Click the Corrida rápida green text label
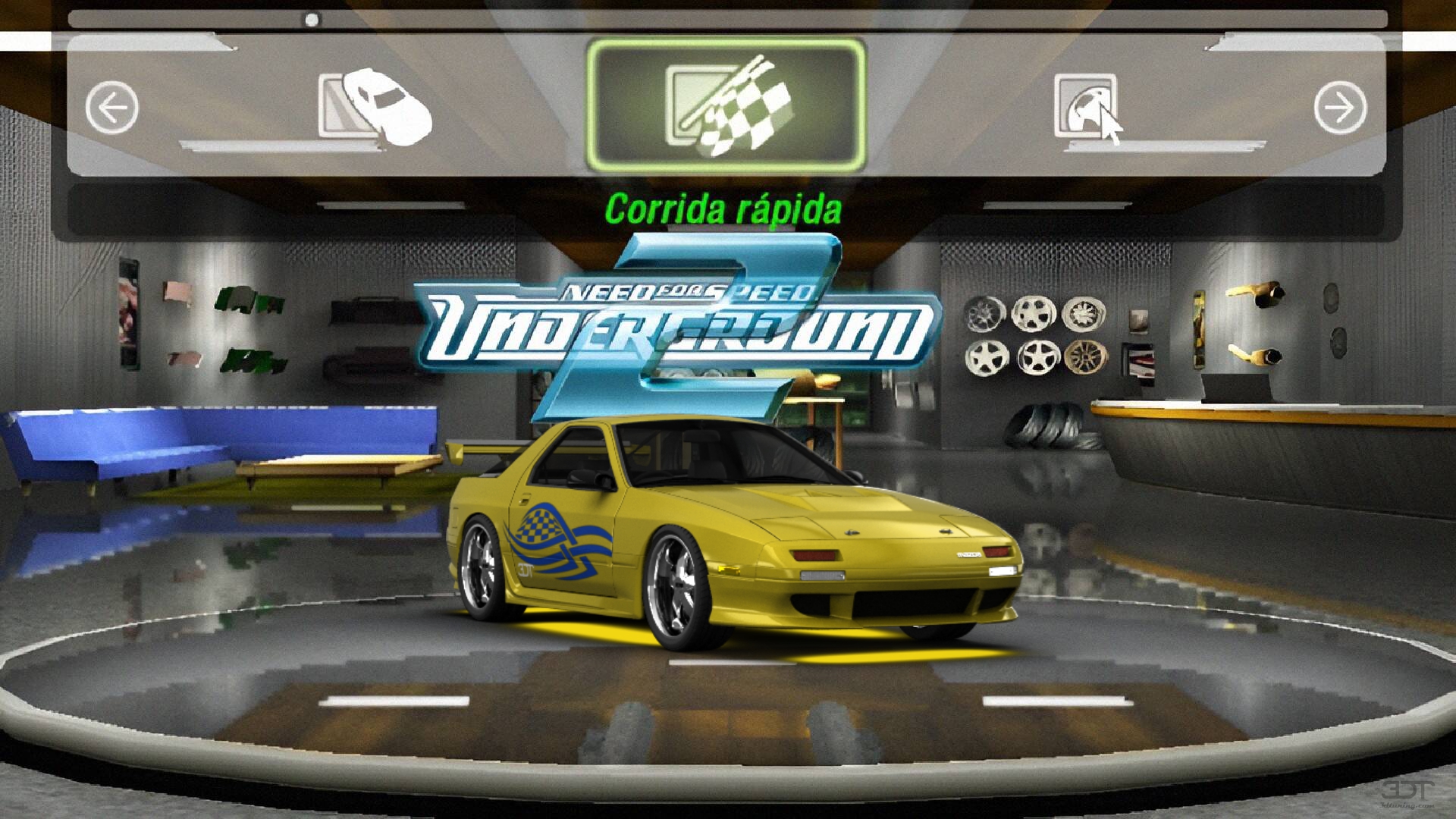 point(724,205)
